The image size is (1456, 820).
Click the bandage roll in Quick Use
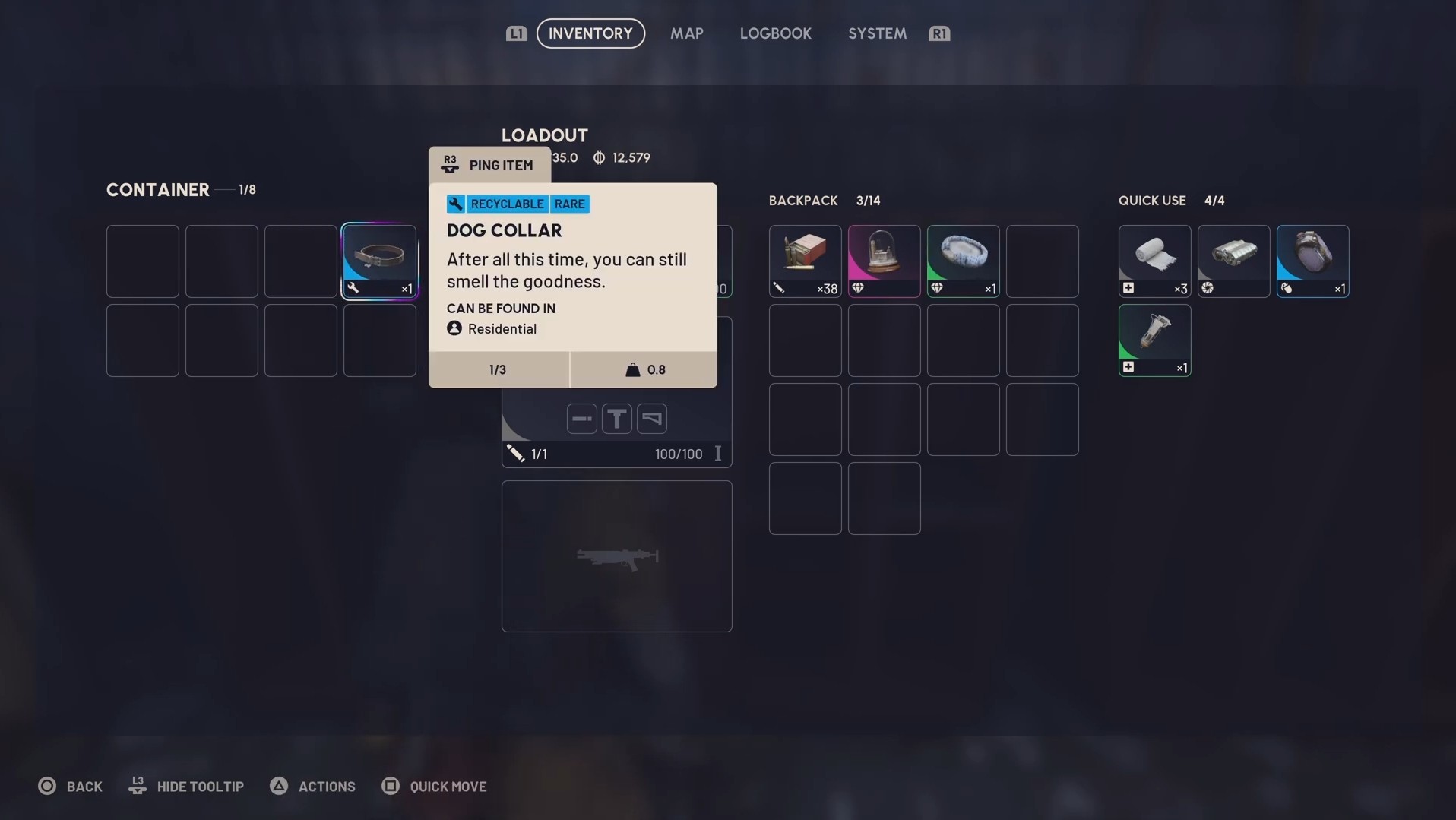pyautogui.click(x=1154, y=261)
